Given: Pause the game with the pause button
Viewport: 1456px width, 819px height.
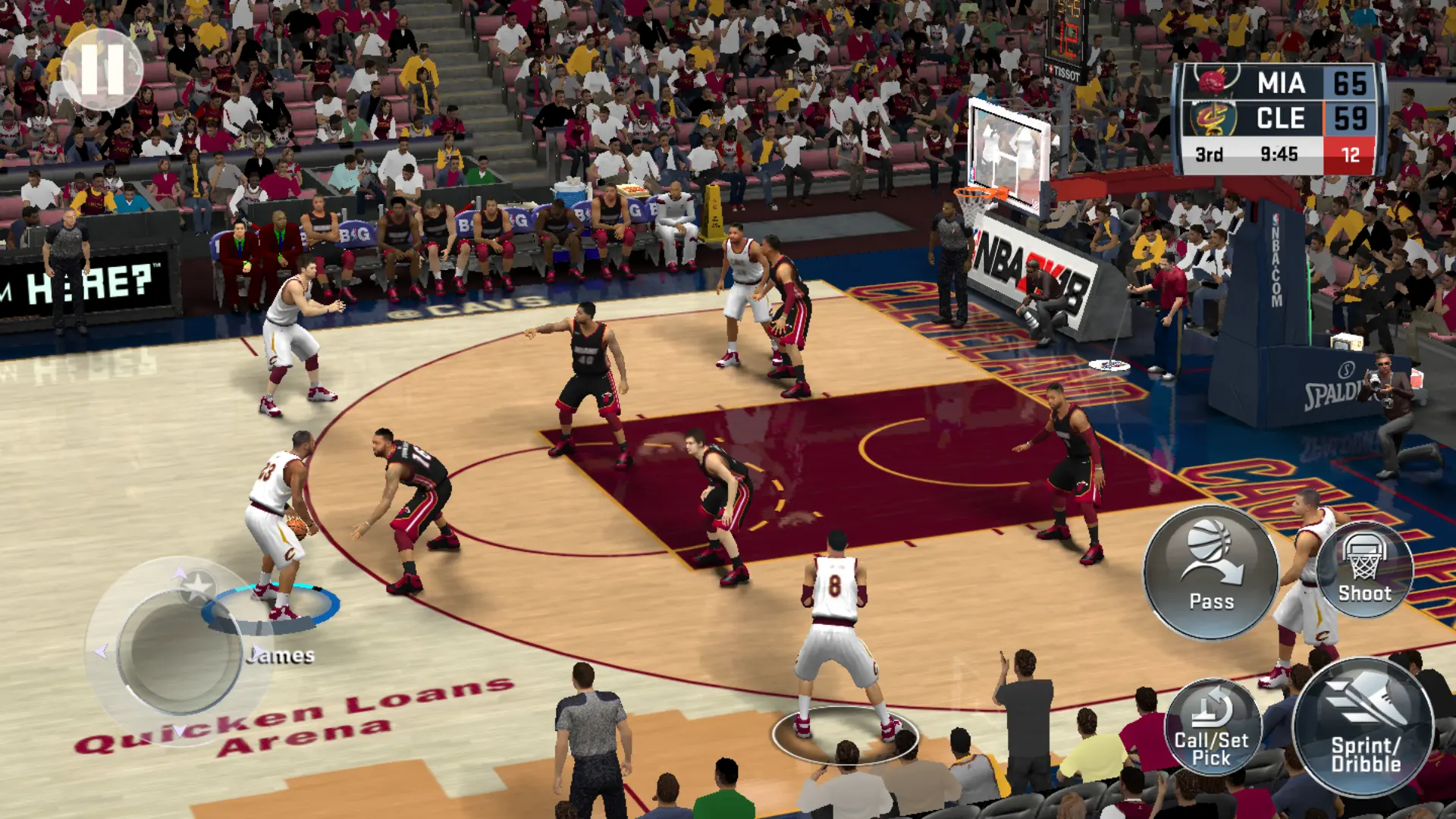Looking at the screenshot, I should coord(102,69).
